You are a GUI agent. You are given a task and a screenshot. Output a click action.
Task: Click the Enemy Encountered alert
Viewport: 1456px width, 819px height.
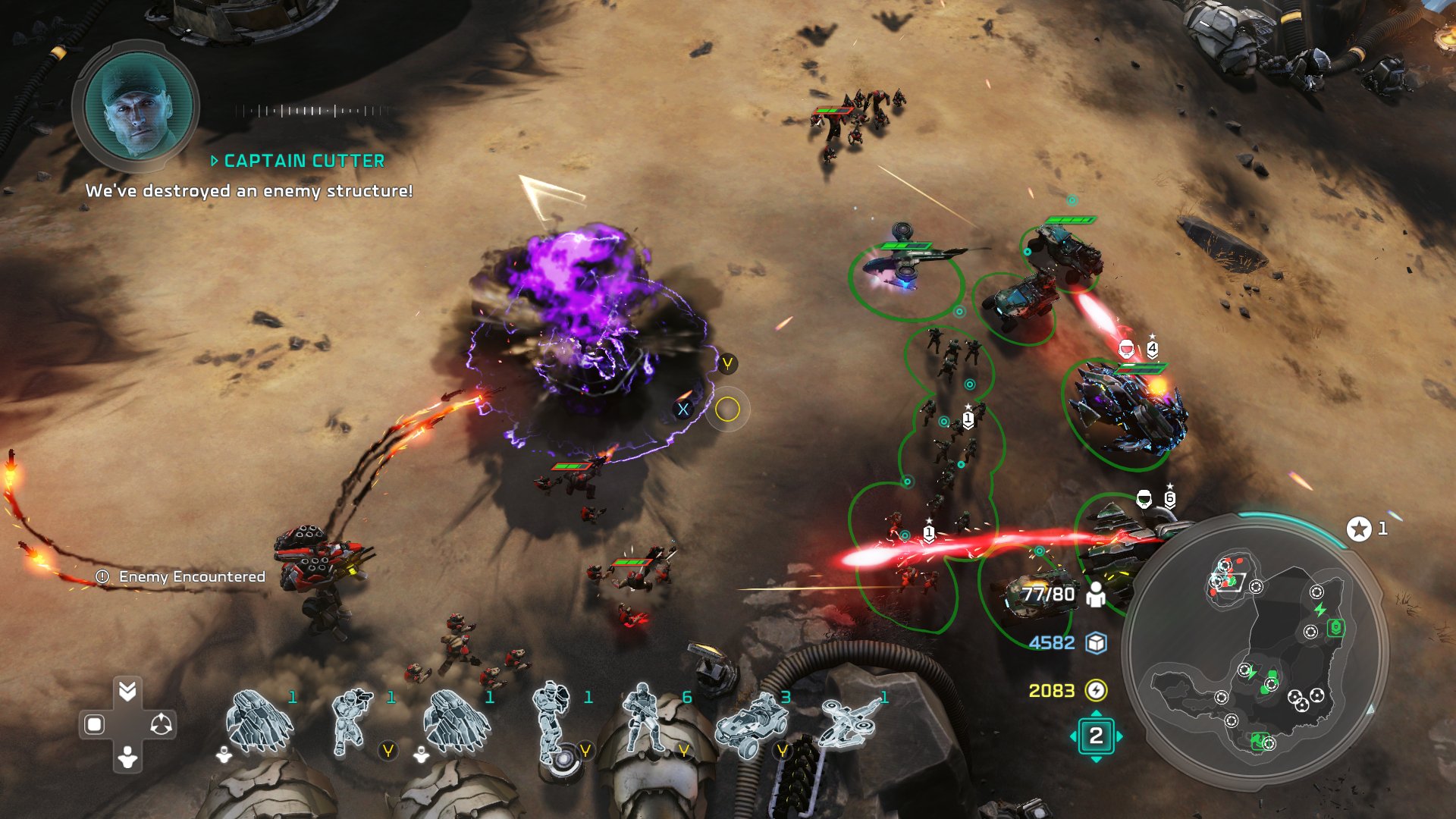coord(182,577)
